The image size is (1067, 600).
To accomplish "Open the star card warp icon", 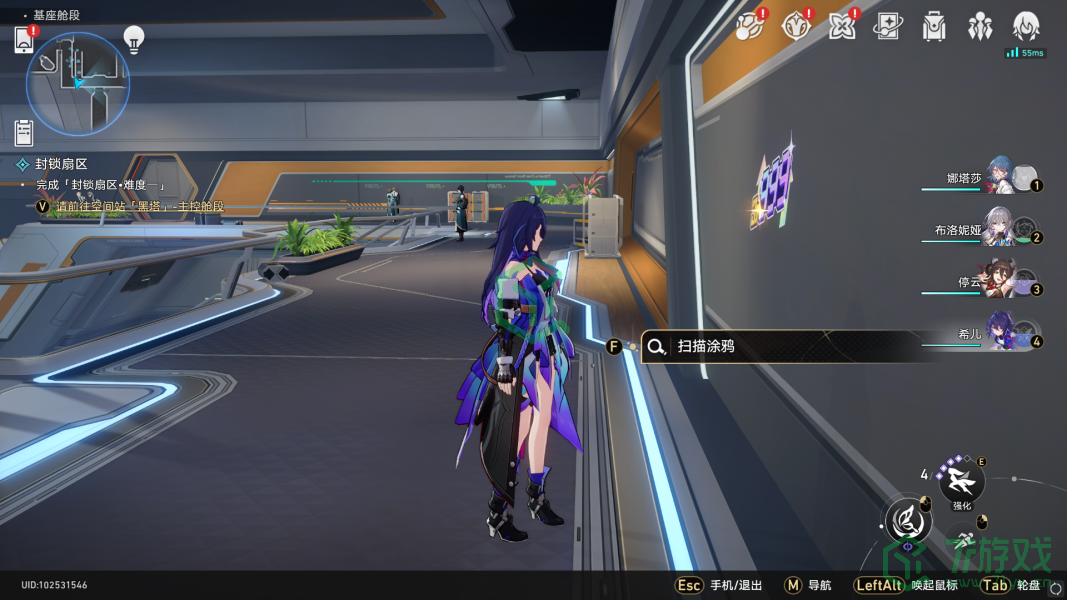I will 888,27.
